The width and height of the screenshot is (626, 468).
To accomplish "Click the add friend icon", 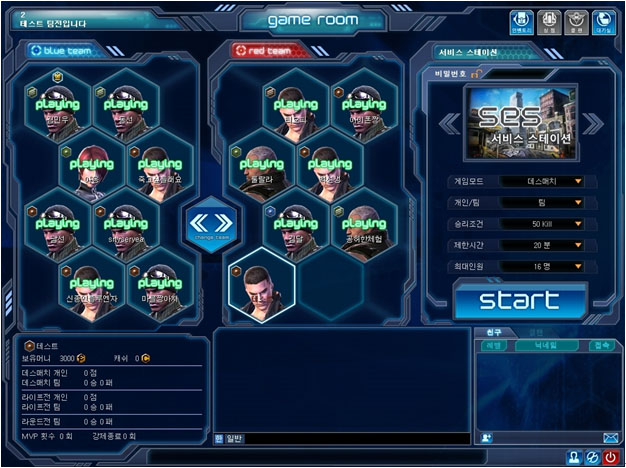I will (485, 438).
